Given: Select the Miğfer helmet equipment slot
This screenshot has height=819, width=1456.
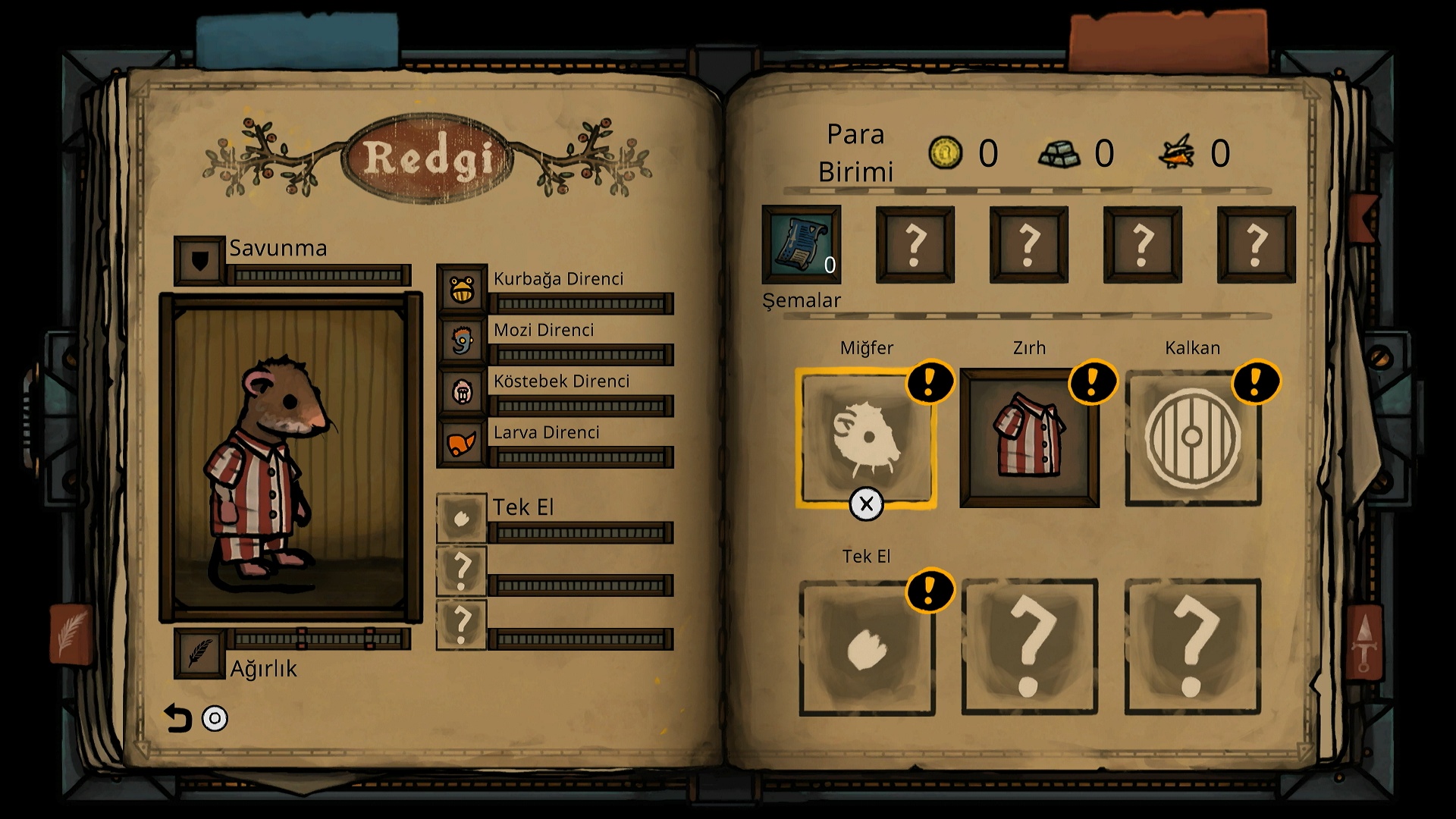Looking at the screenshot, I should 866,437.
